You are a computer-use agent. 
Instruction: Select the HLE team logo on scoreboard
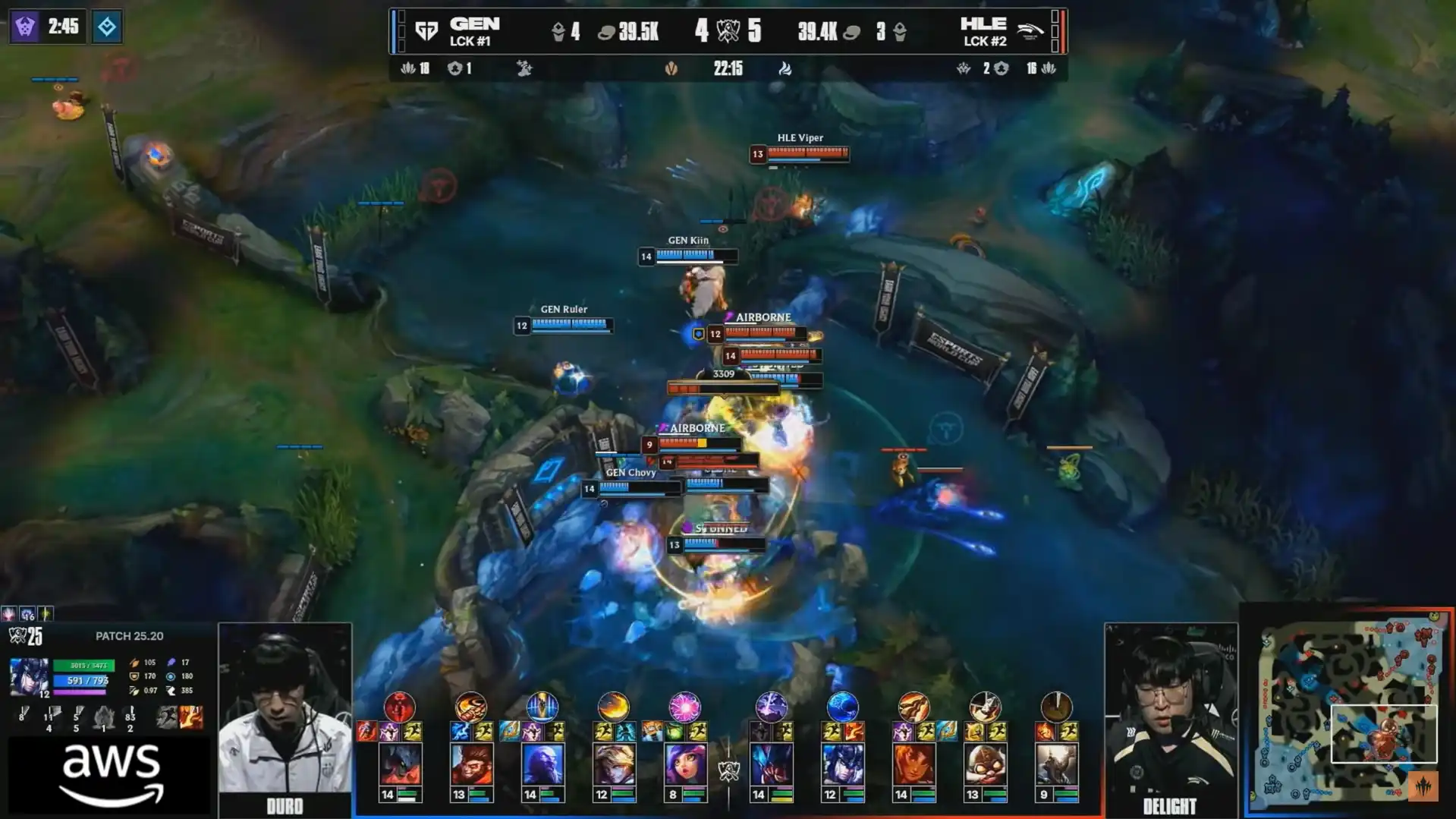click(x=1029, y=31)
